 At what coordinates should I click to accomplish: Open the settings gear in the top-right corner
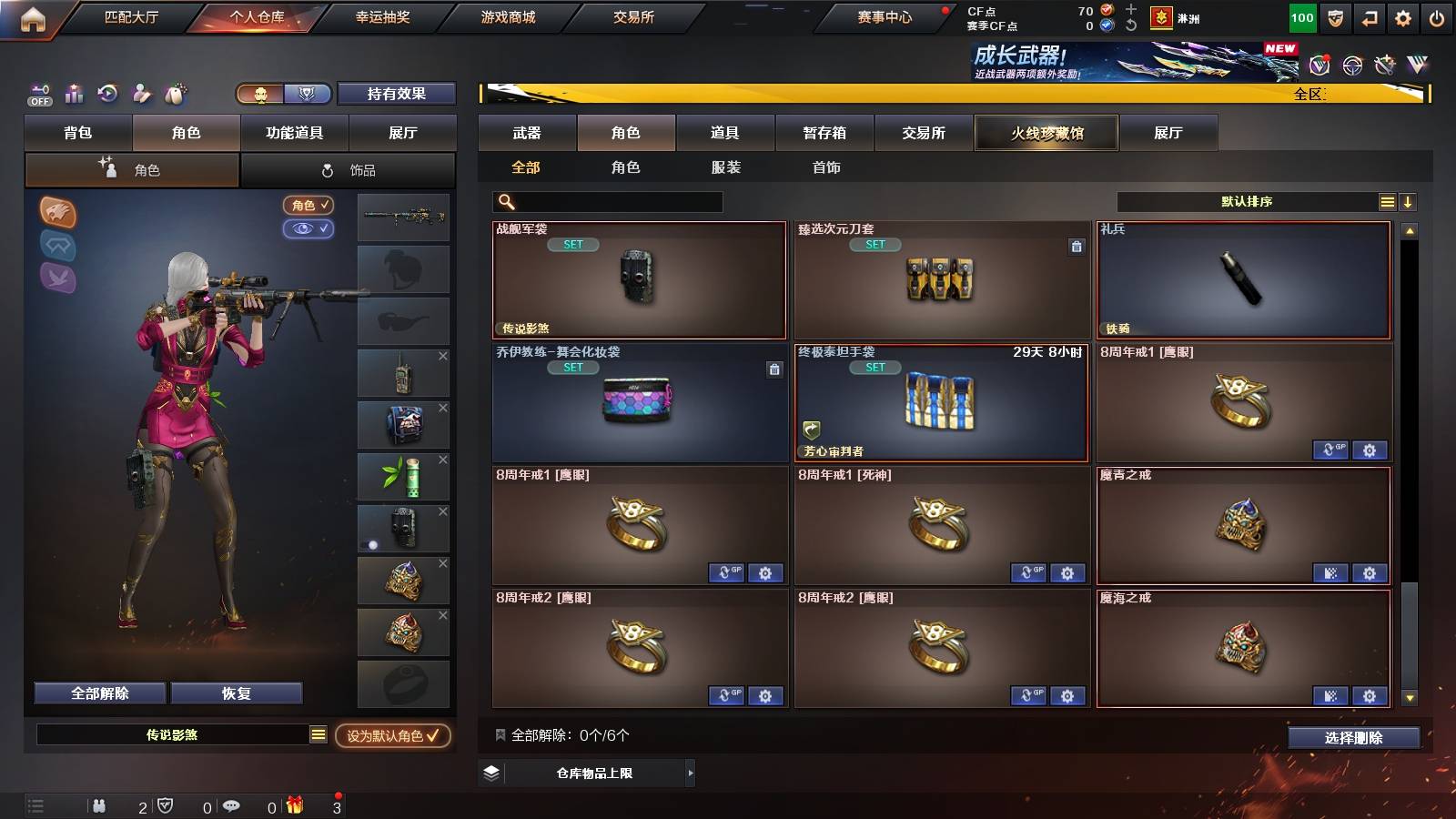click(x=1403, y=15)
